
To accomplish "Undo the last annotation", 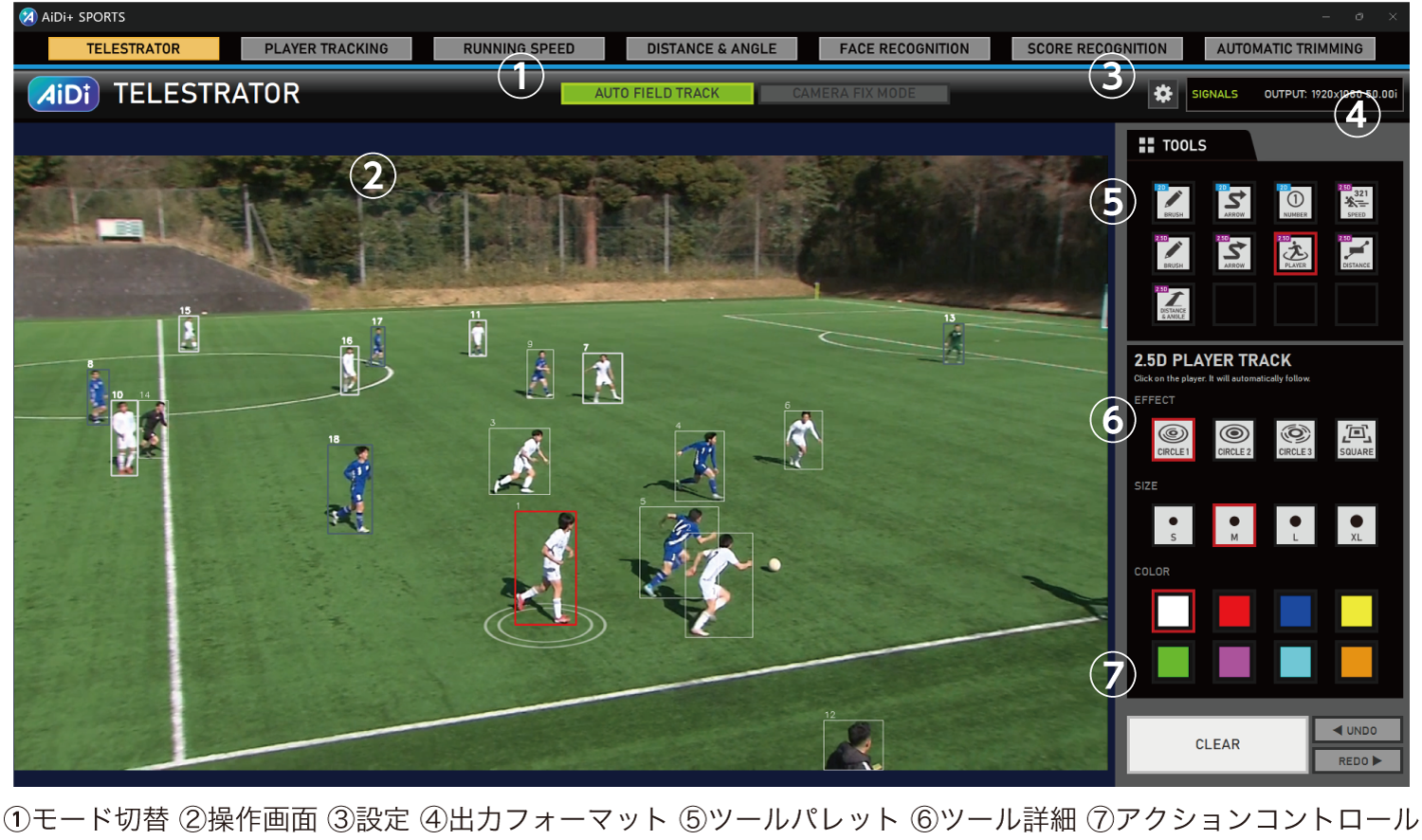I will point(1358,730).
